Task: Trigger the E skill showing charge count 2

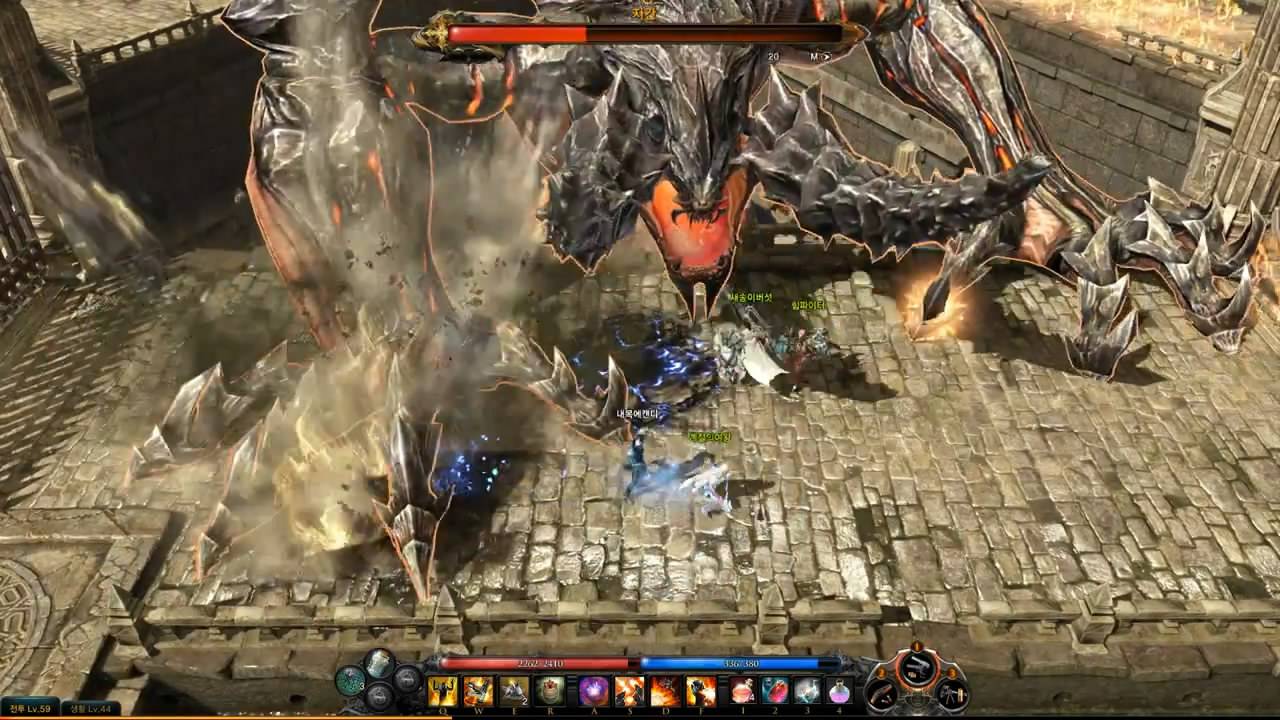Action: coord(513,690)
